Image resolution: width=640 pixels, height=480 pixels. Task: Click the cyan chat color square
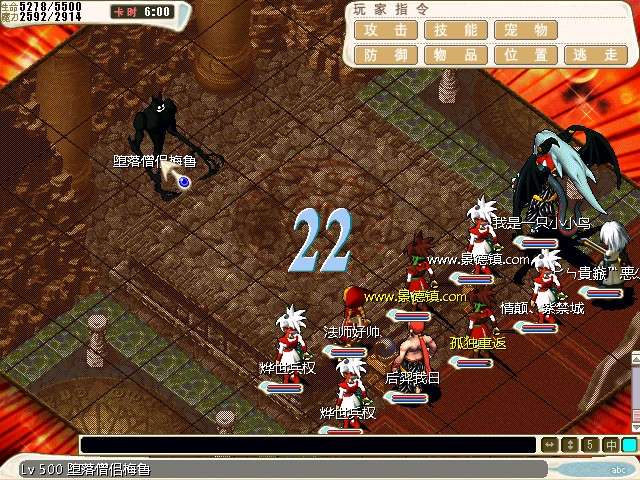pos(629,445)
